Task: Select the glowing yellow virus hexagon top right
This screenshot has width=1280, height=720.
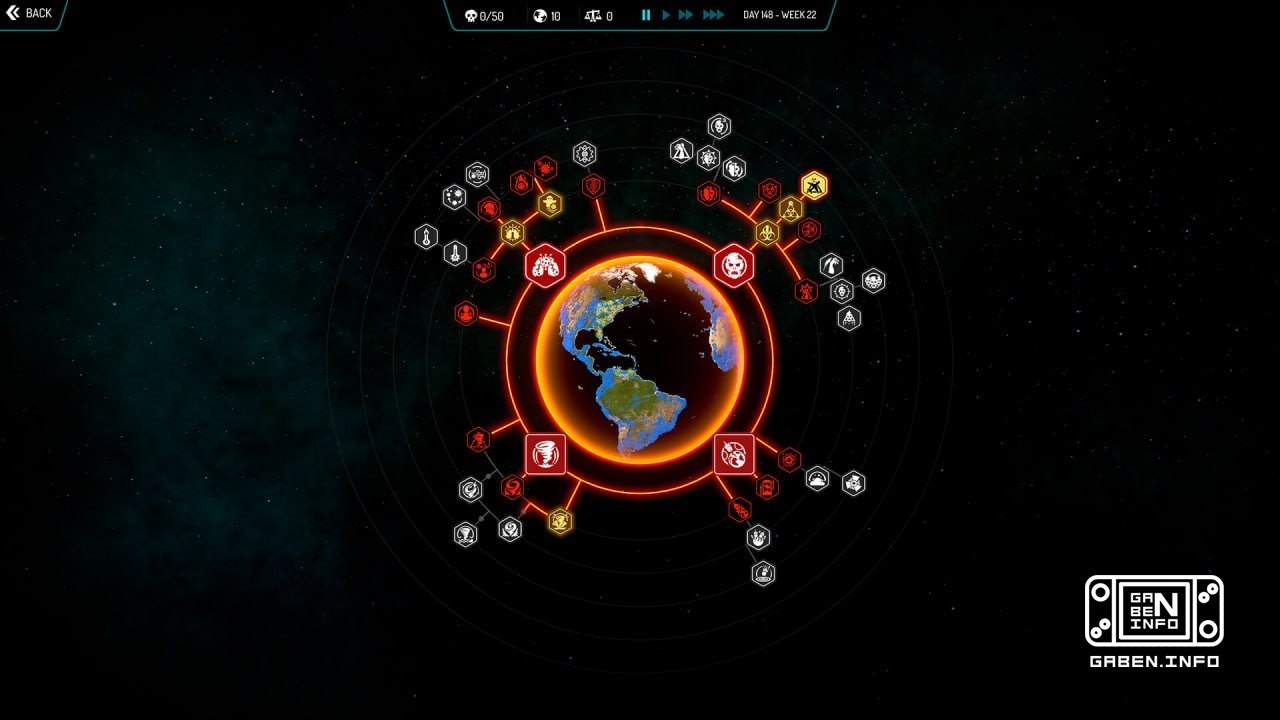Action: click(x=814, y=184)
